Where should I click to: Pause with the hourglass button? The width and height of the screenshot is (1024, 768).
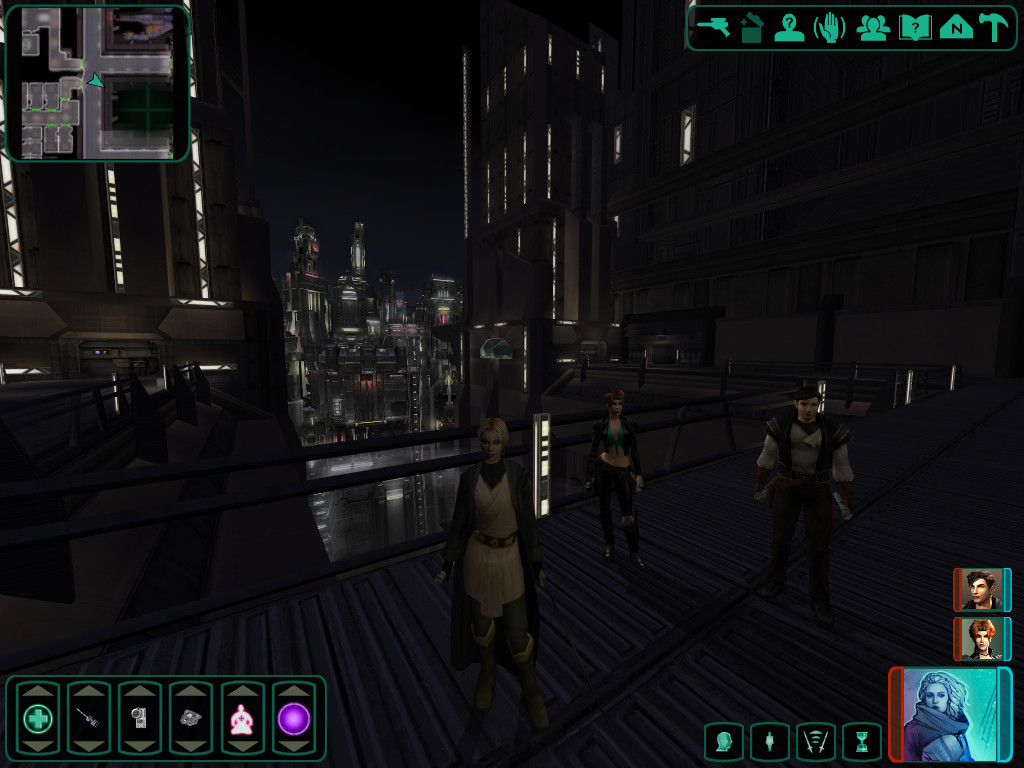861,742
